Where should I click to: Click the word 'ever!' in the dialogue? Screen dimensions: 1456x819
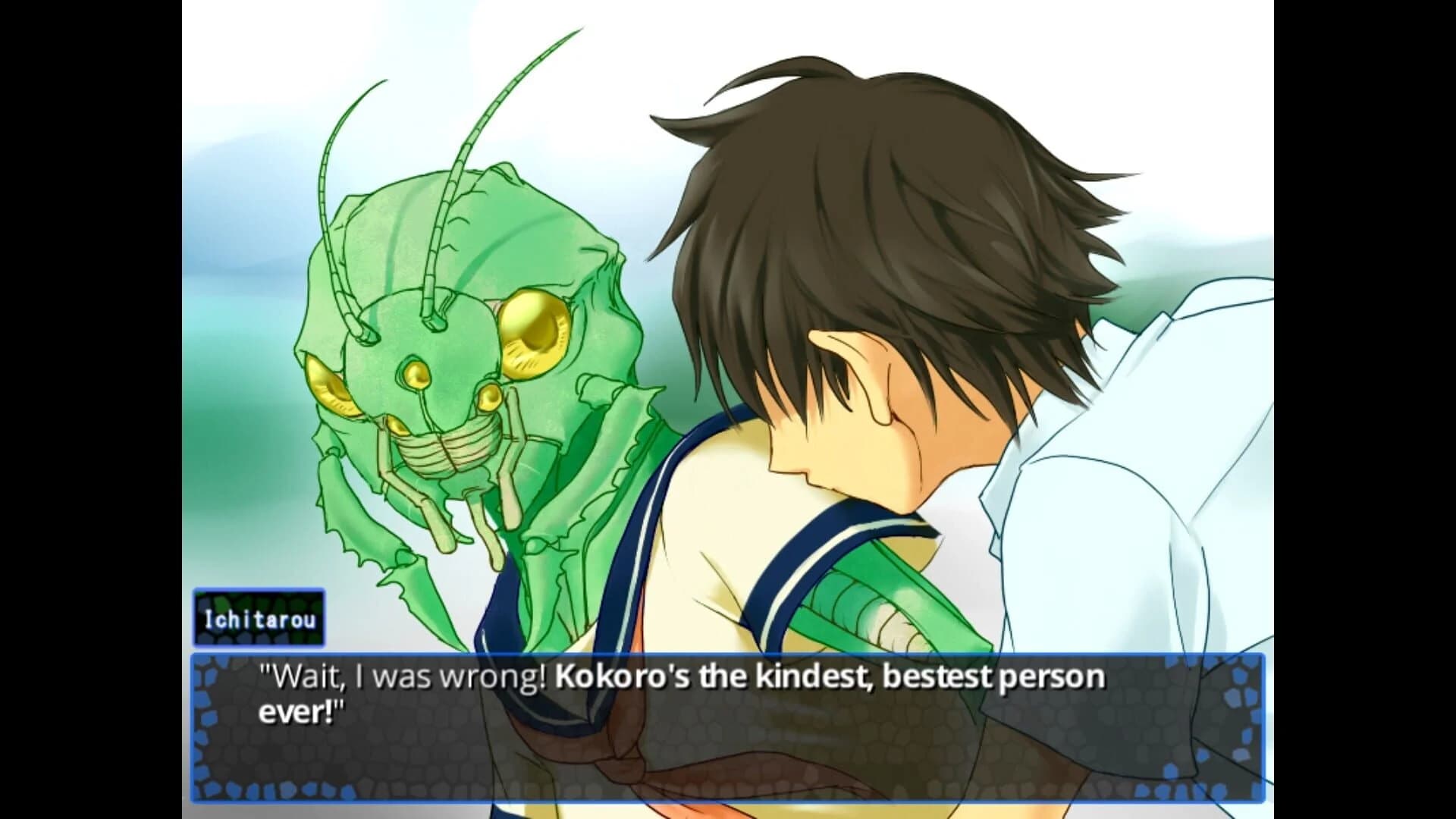click(296, 713)
